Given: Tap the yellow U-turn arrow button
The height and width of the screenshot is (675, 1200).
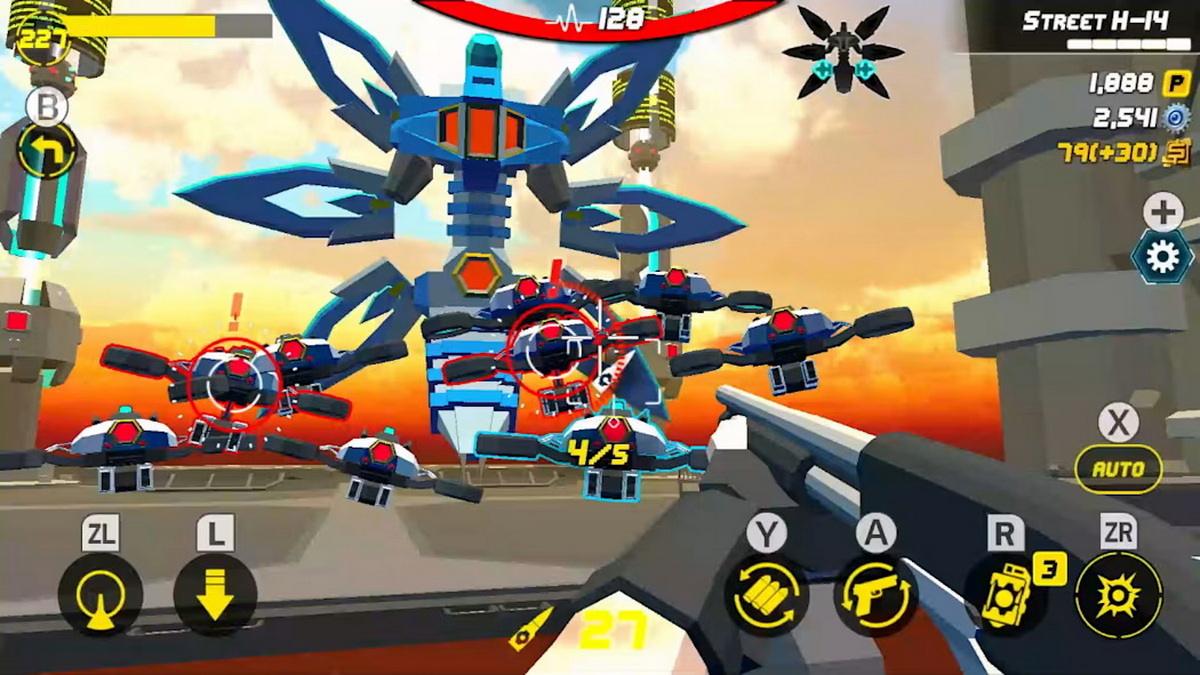Looking at the screenshot, I should tap(47, 151).
